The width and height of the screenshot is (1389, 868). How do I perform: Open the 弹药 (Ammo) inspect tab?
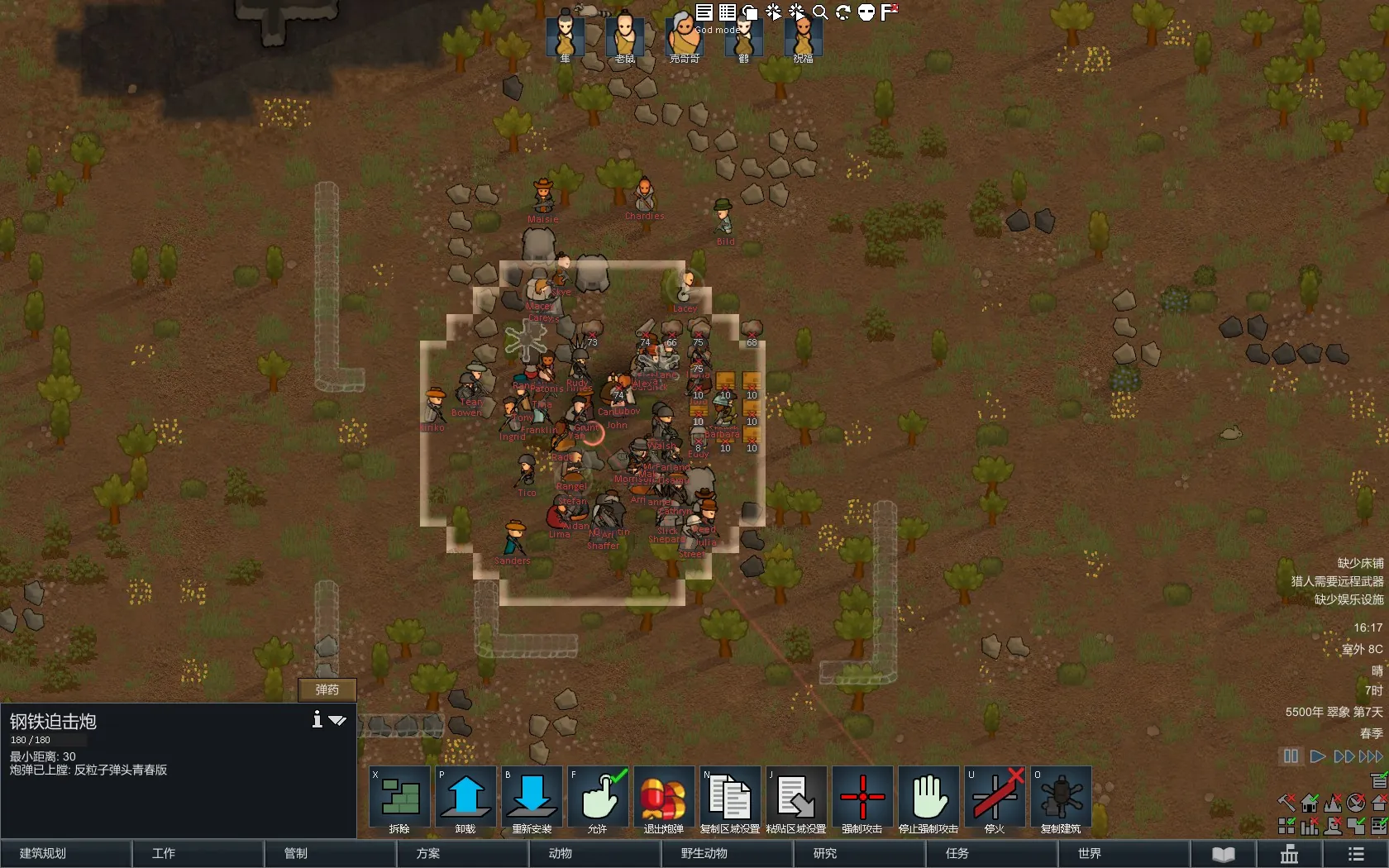tap(327, 689)
